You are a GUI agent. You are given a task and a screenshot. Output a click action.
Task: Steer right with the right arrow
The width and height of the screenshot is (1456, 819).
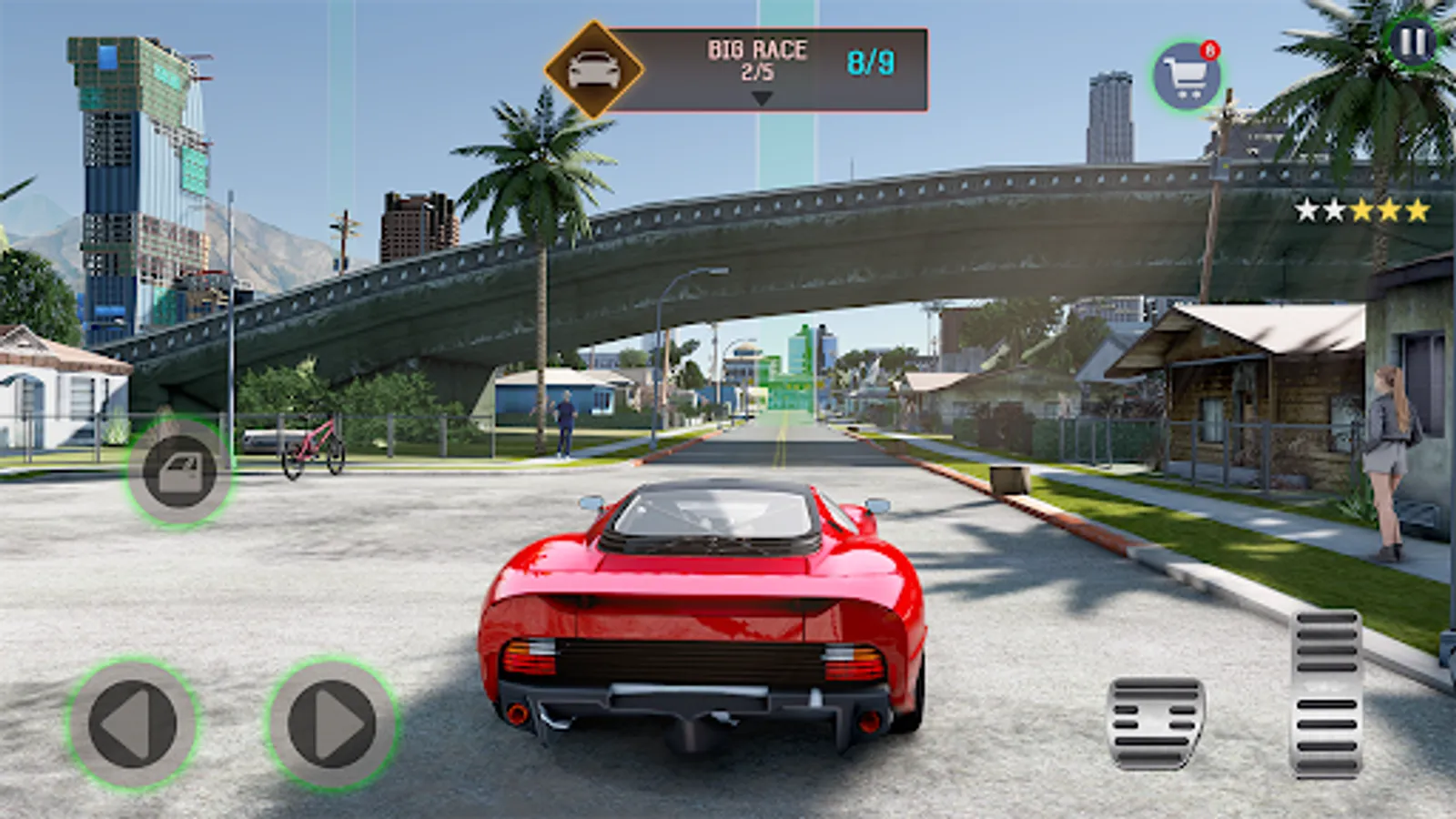pyautogui.click(x=333, y=724)
